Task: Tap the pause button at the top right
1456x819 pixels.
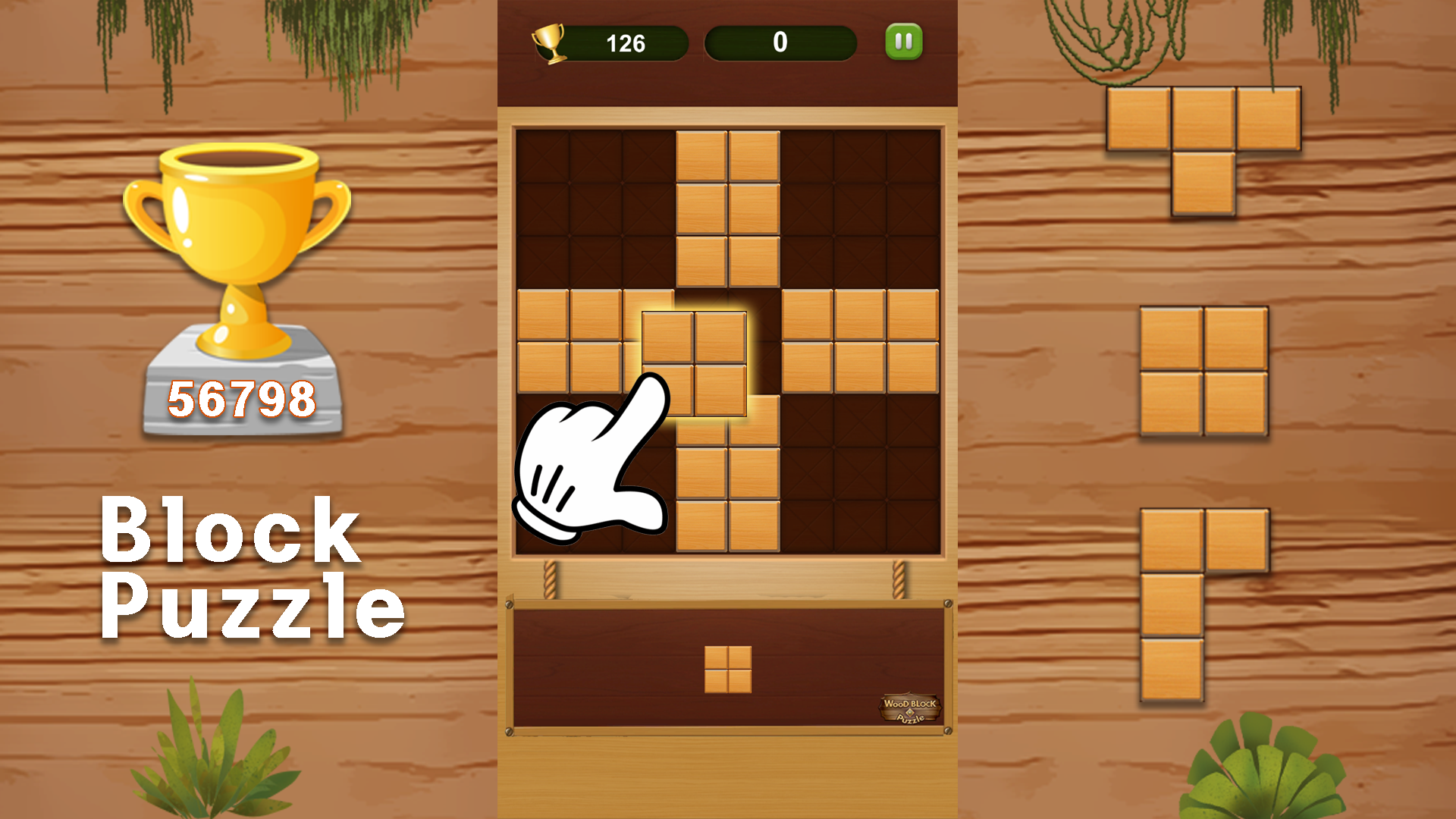Action: point(903,42)
